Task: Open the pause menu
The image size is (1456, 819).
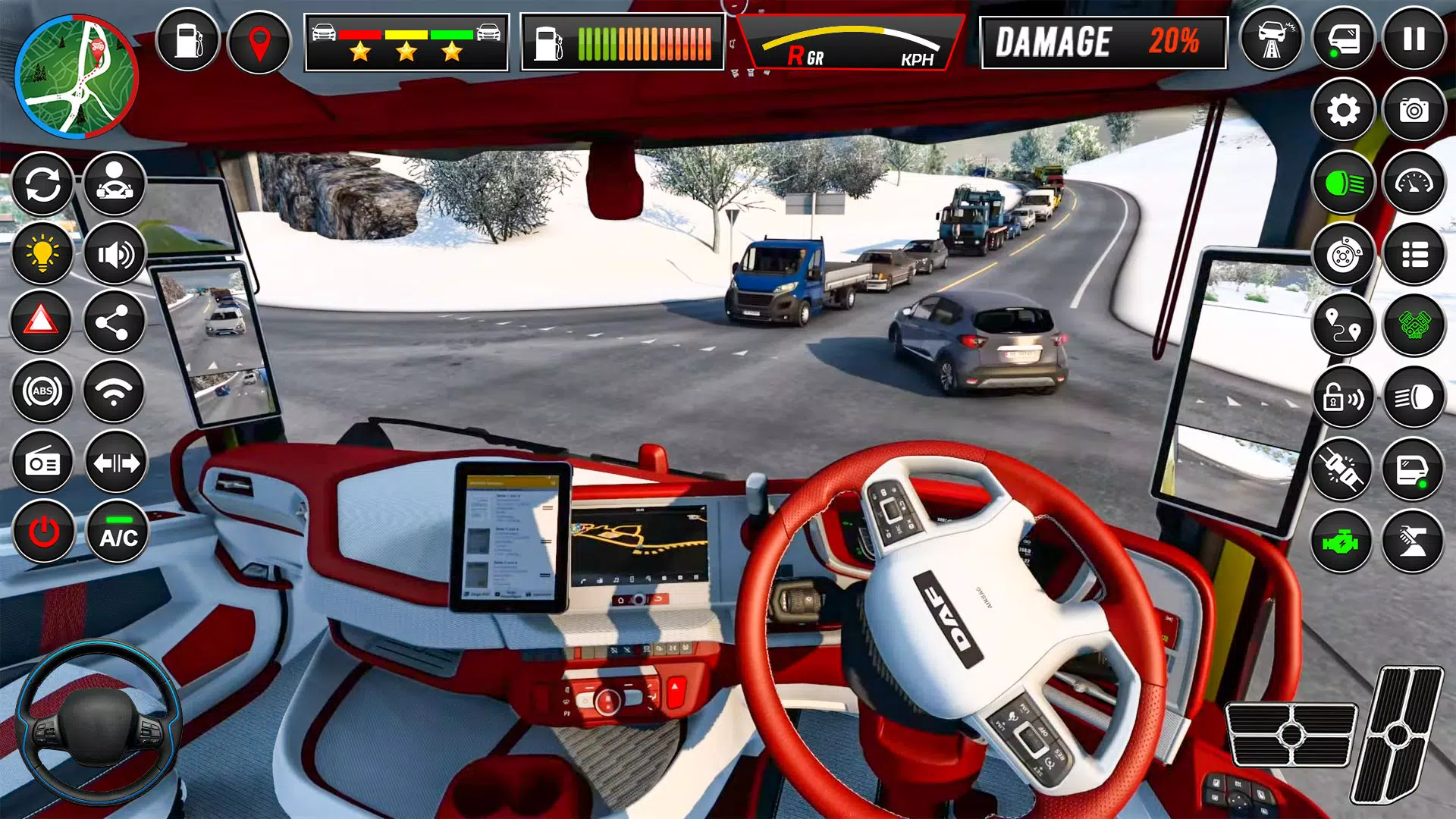Action: pyautogui.click(x=1414, y=38)
